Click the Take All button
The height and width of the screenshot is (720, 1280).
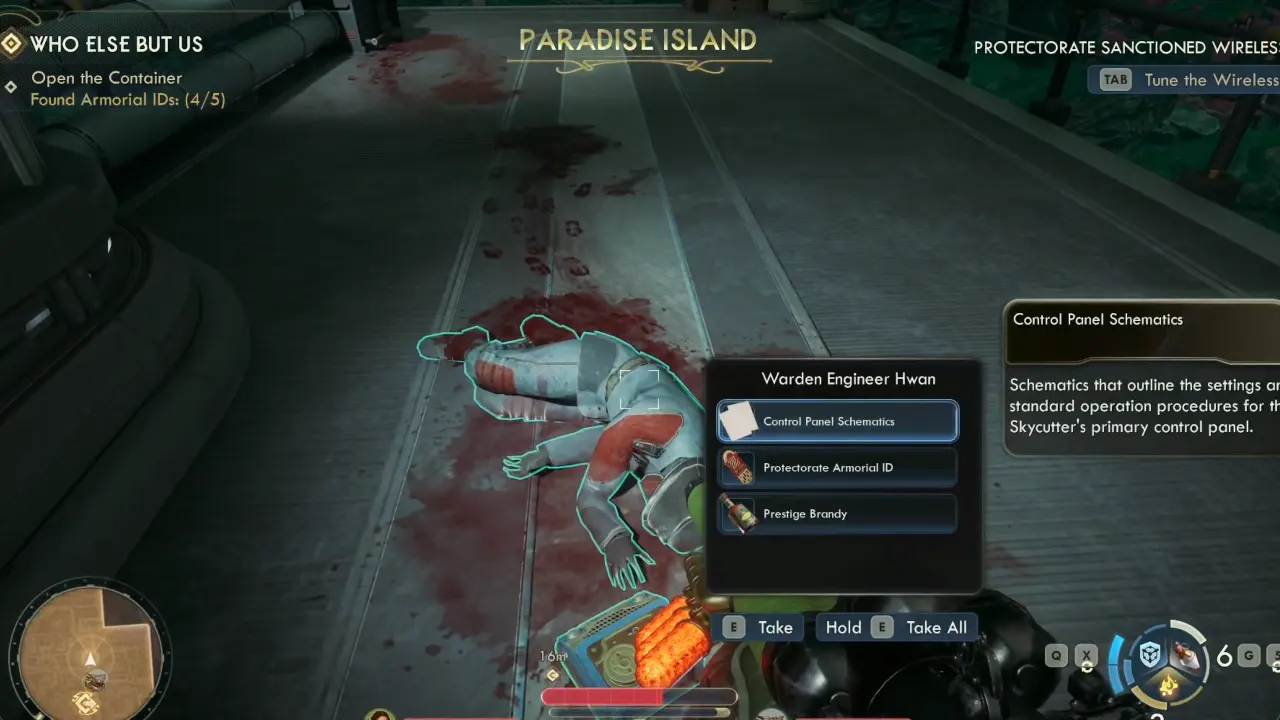(x=897, y=627)
